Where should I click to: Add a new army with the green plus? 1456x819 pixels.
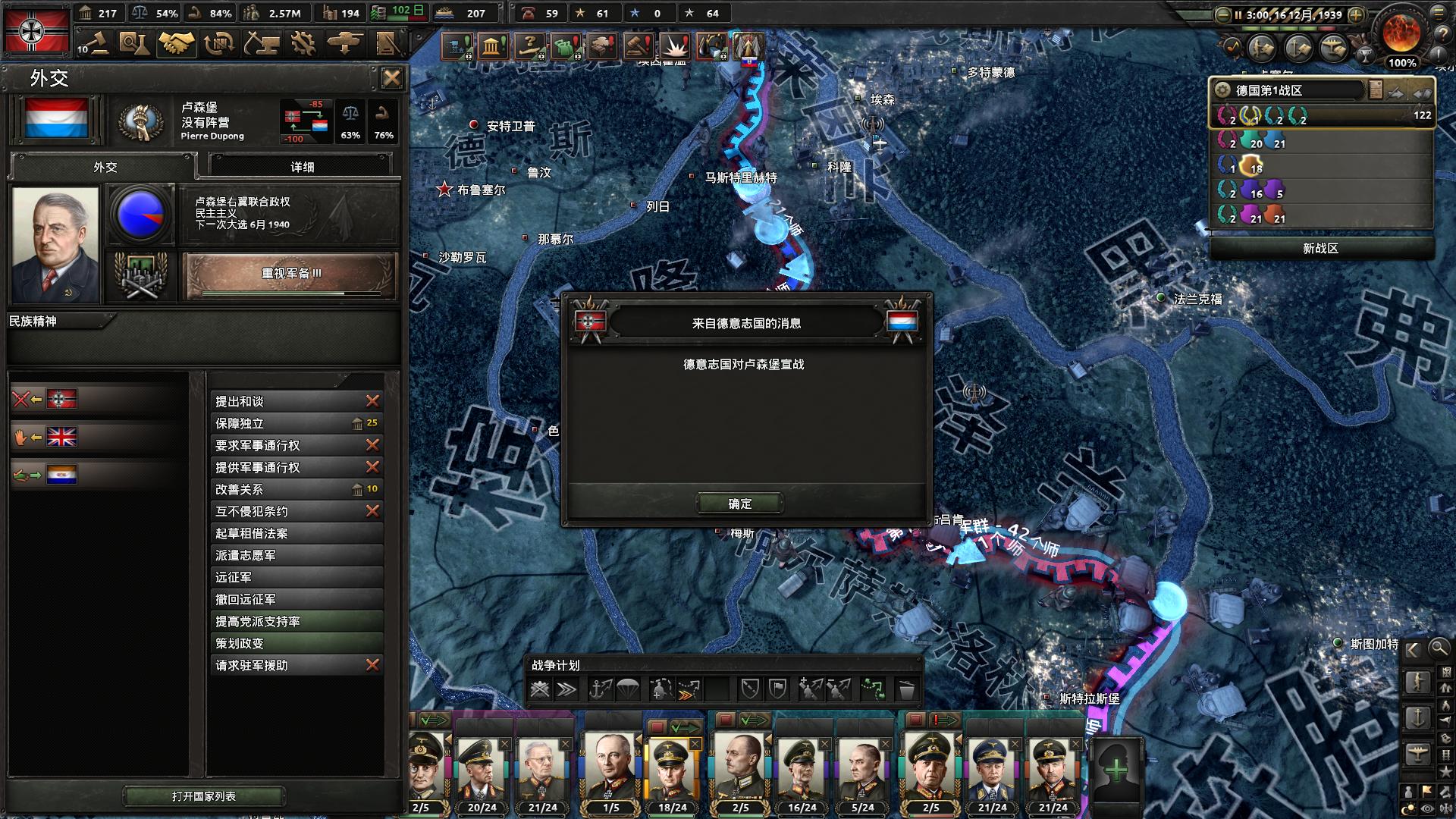1116,770
